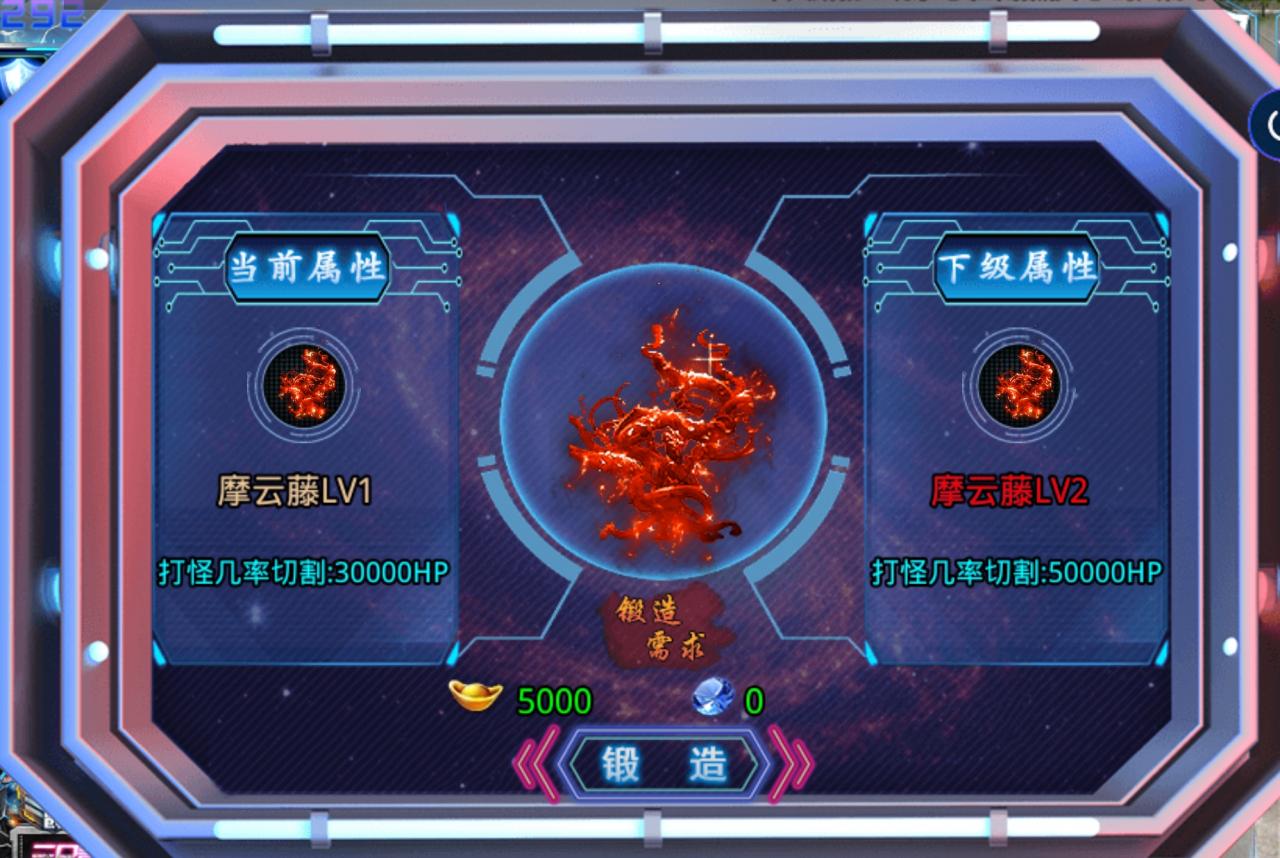Viewport: 1280px width, 858px height.
Task: Click the blue diamond cost icon
Action: 710,701
